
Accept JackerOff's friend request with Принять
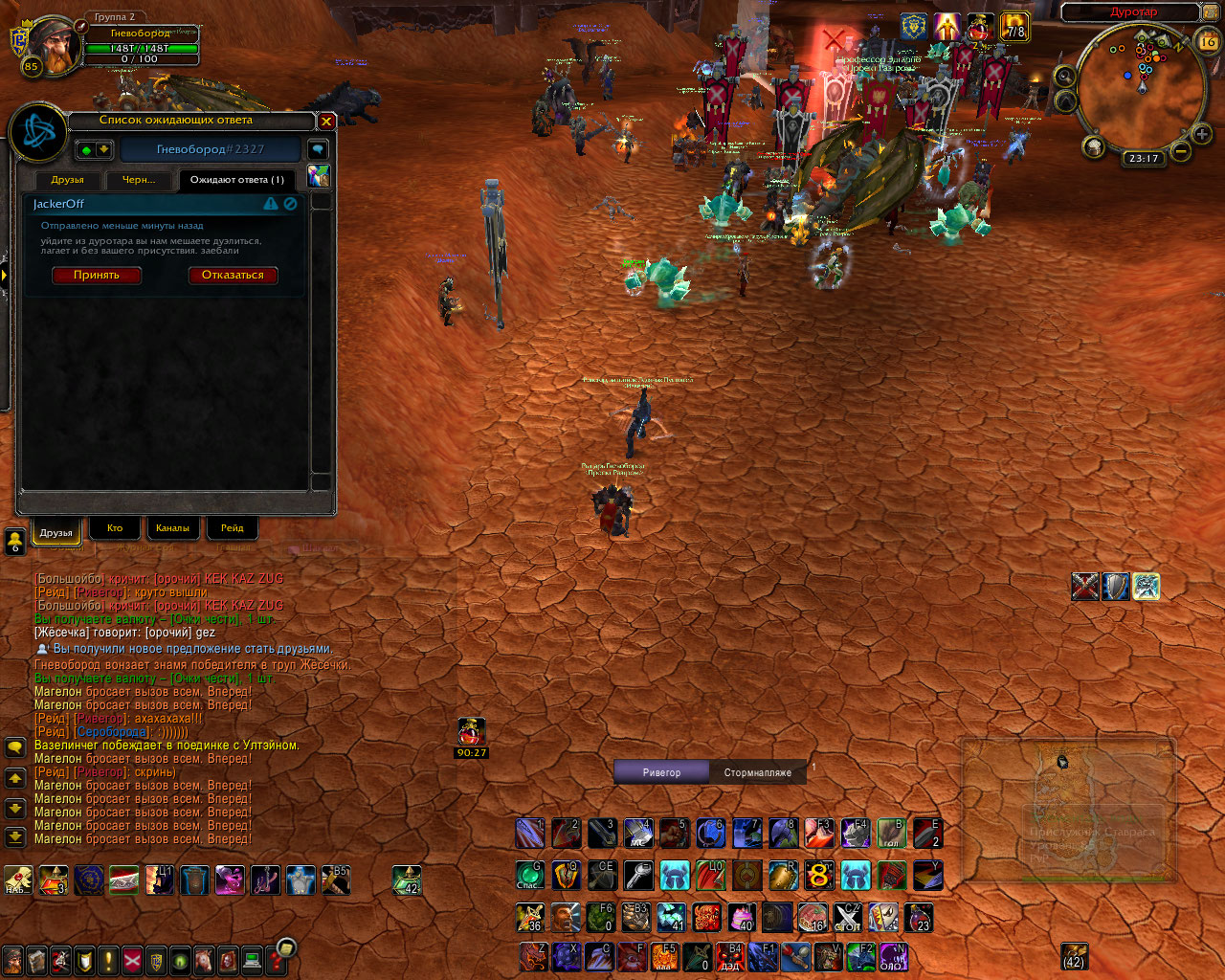tap(97, 276)
